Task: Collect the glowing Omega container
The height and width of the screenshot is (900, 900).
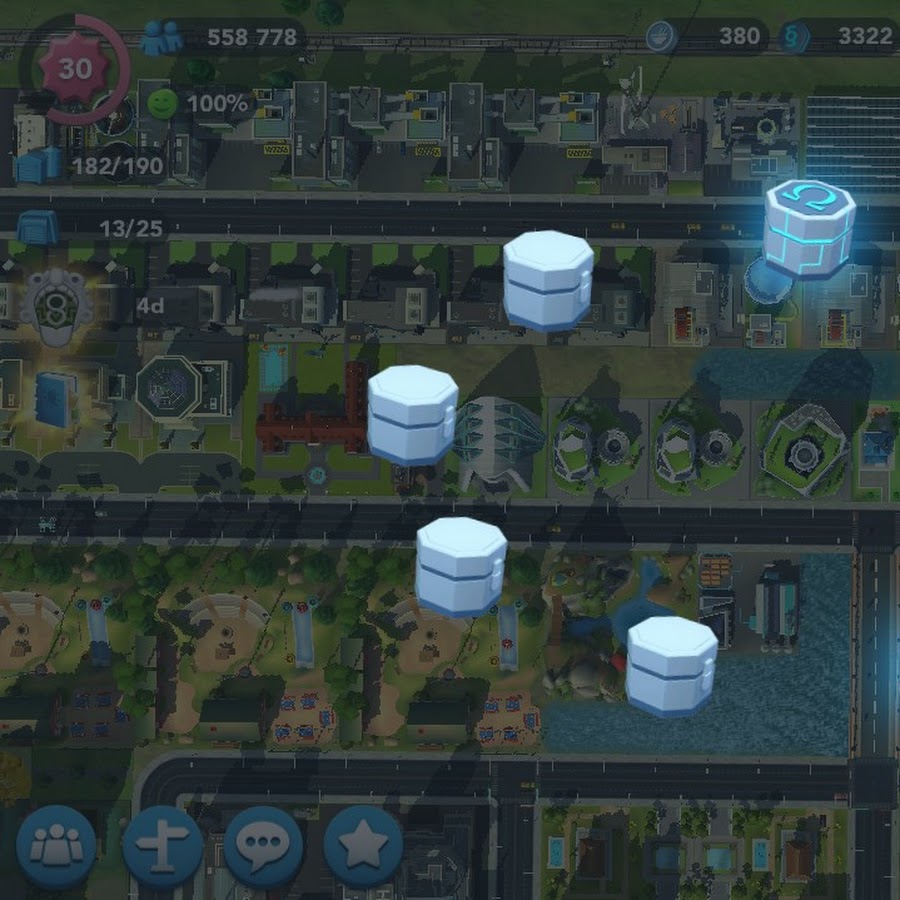Action: [x=808, y=231]
